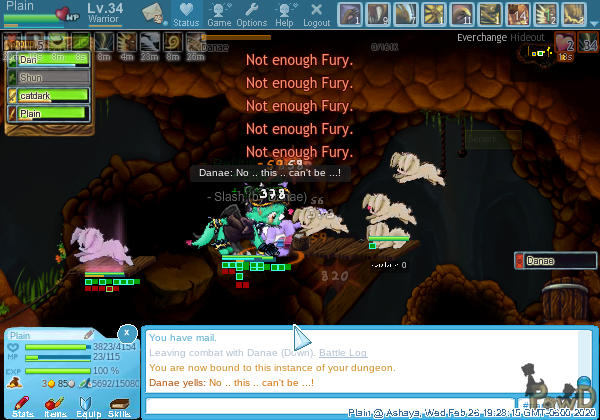Open the Equip panel
Screen dimensions: 600x420
88,404
